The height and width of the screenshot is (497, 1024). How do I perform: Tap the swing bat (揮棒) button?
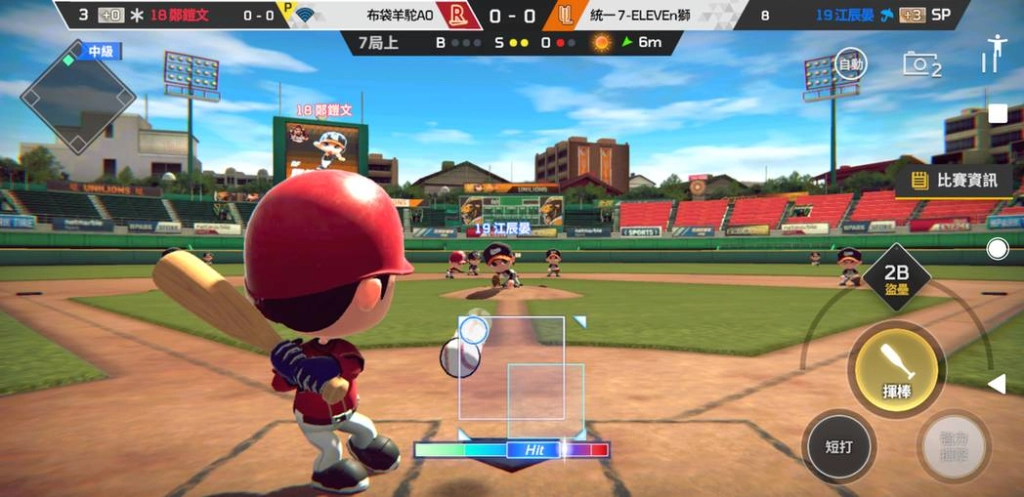pyautogui.click(x=894, y=369)
